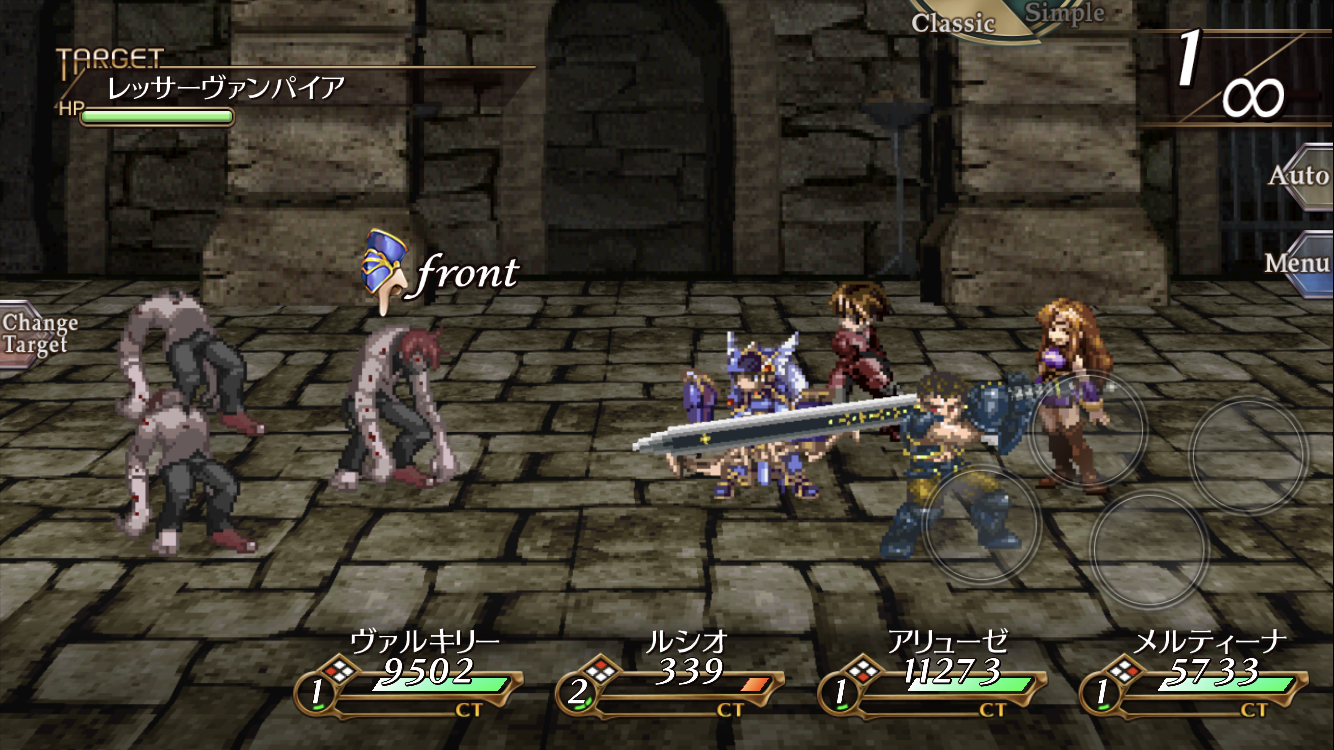
Task: Open the battle Menu
Action: (x=1297, y=263)
